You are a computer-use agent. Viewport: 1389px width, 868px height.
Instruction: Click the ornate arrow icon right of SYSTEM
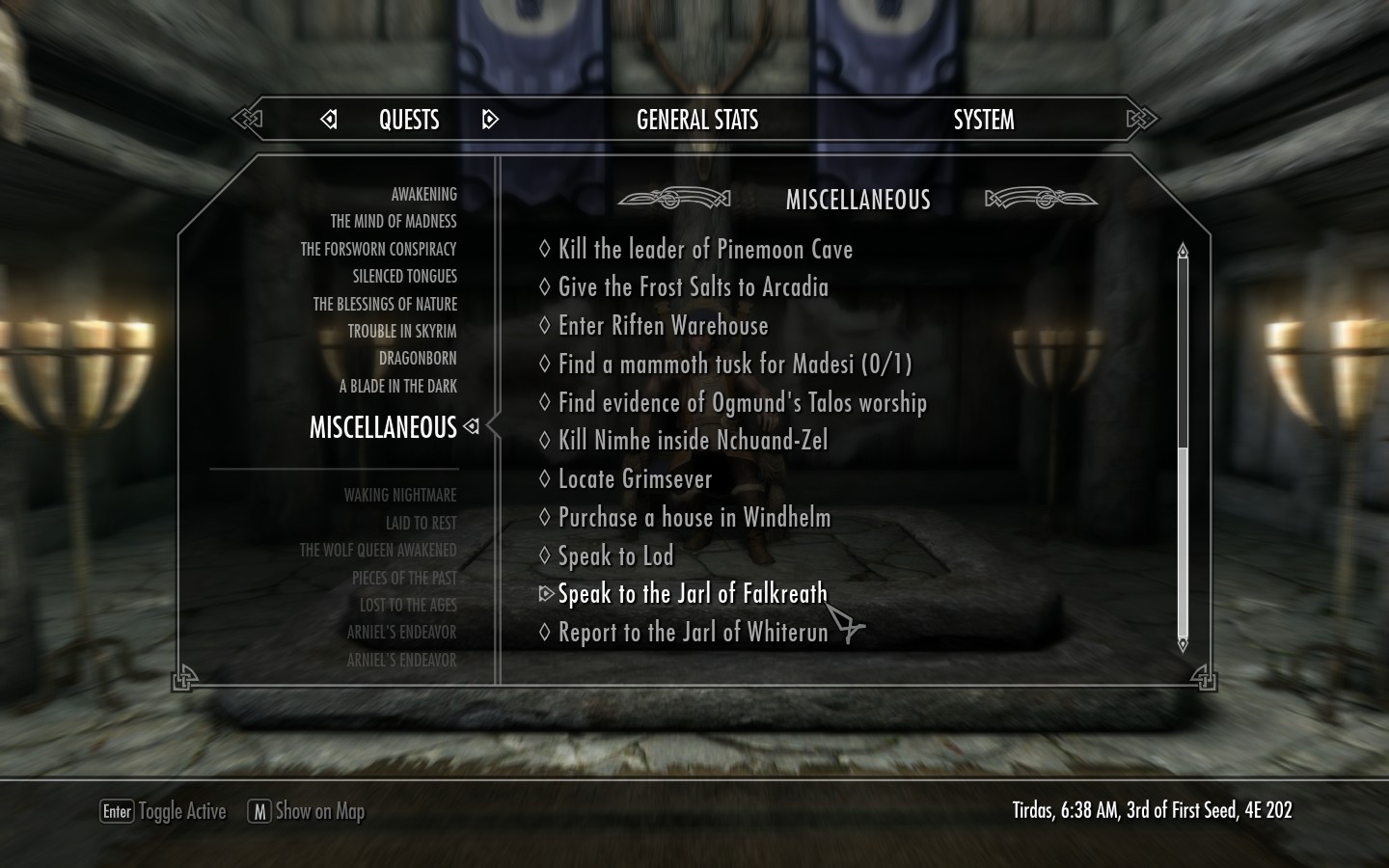point(1140,119)
